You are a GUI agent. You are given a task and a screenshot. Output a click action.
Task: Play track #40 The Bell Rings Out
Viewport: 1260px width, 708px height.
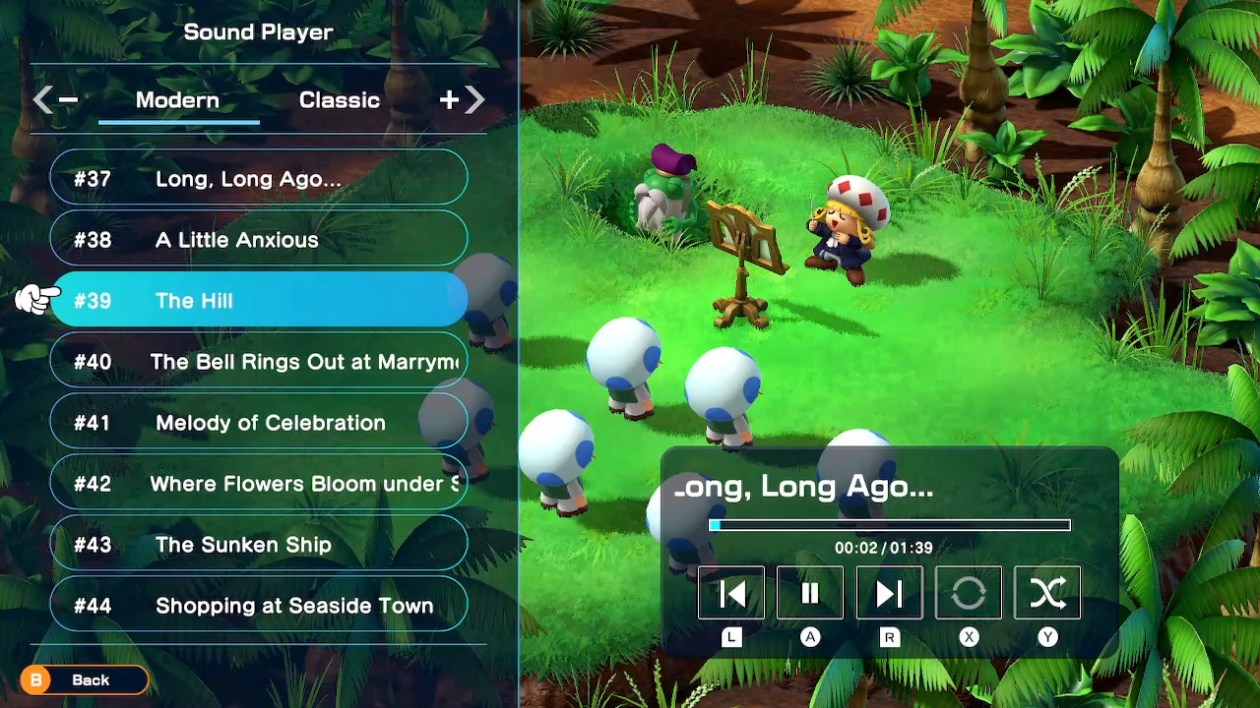coord(258,362)
